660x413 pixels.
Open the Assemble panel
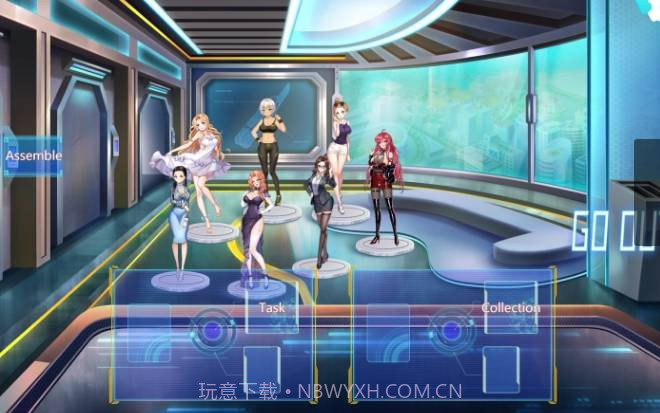[33, 156]
